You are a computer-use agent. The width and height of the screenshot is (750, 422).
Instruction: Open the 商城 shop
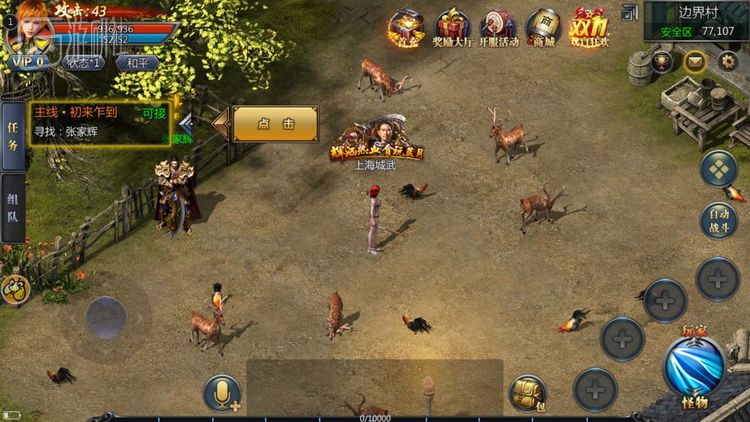click(x=542, y=28)
